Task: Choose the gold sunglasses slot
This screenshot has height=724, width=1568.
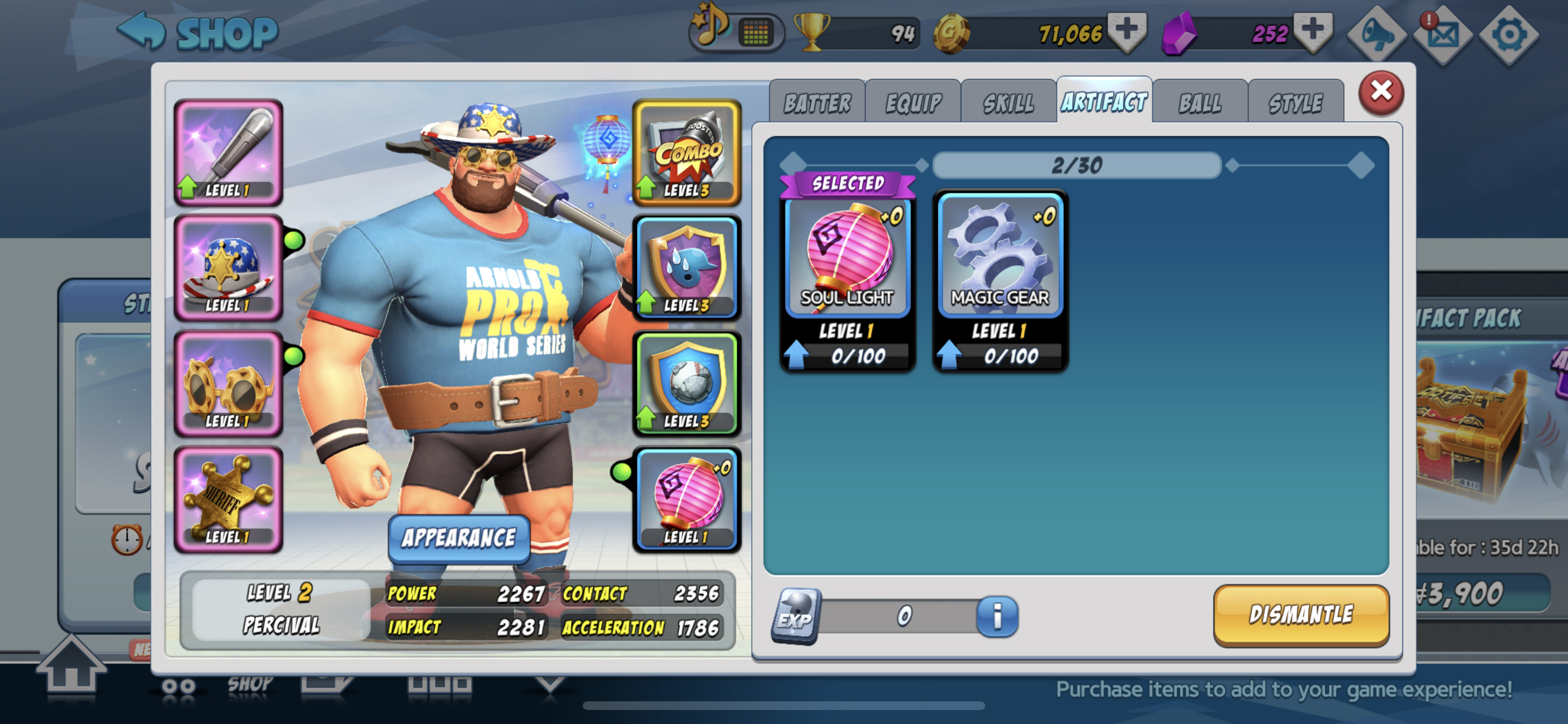Action: click(228, 384)
